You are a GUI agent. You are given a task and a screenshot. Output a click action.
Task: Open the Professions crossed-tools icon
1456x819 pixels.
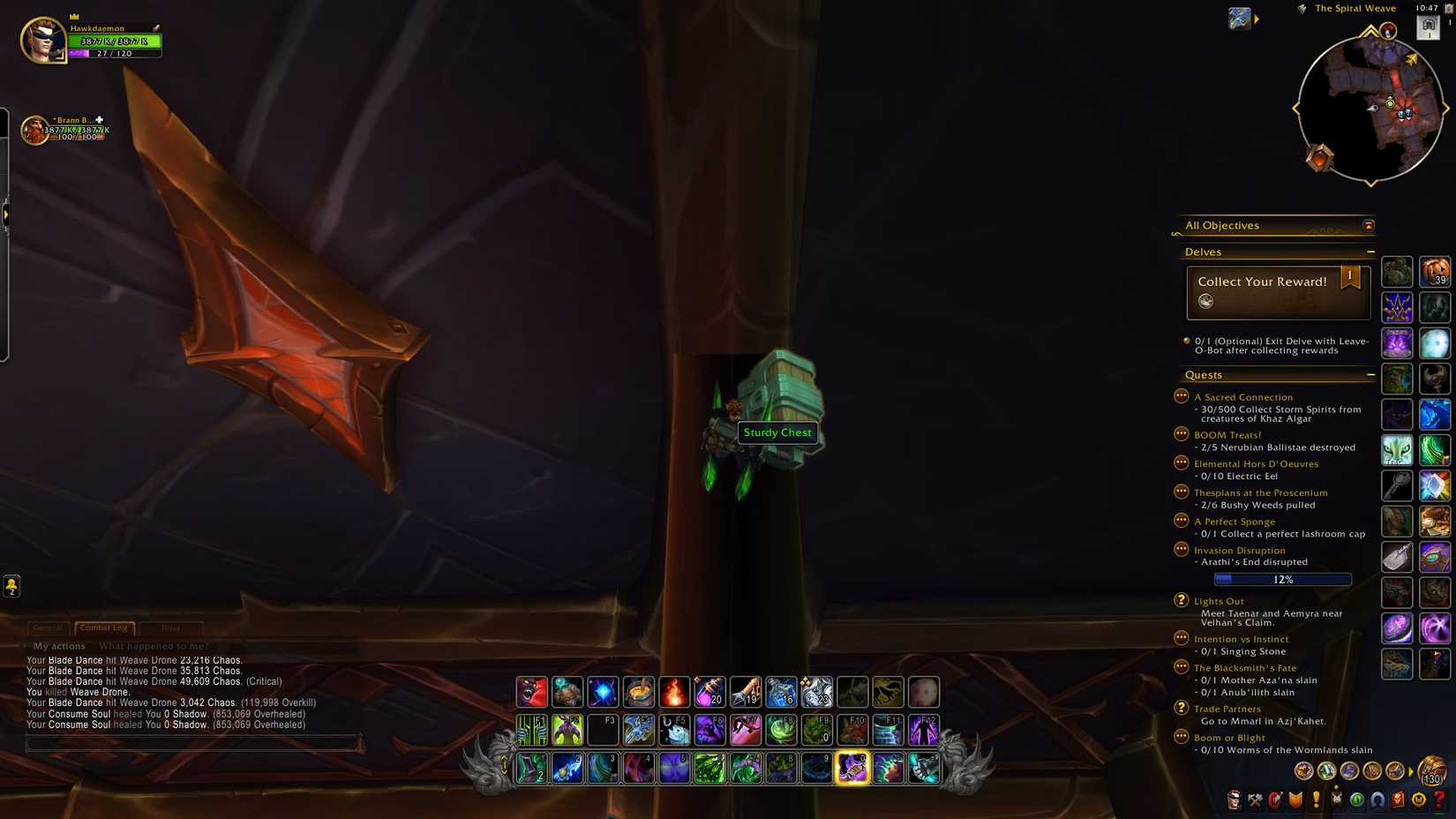1254,801
